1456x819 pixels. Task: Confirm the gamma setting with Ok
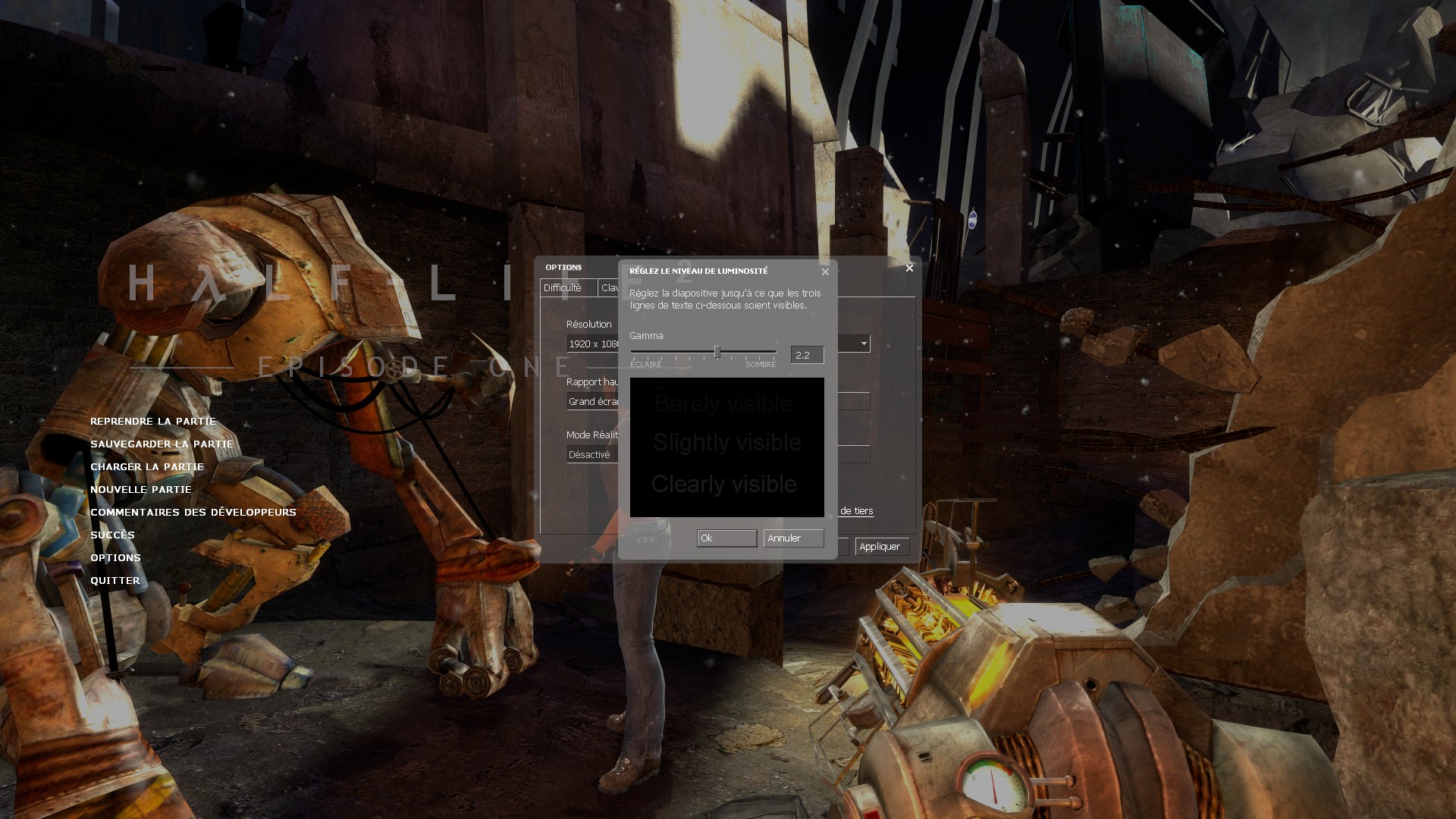coord(726,538)
